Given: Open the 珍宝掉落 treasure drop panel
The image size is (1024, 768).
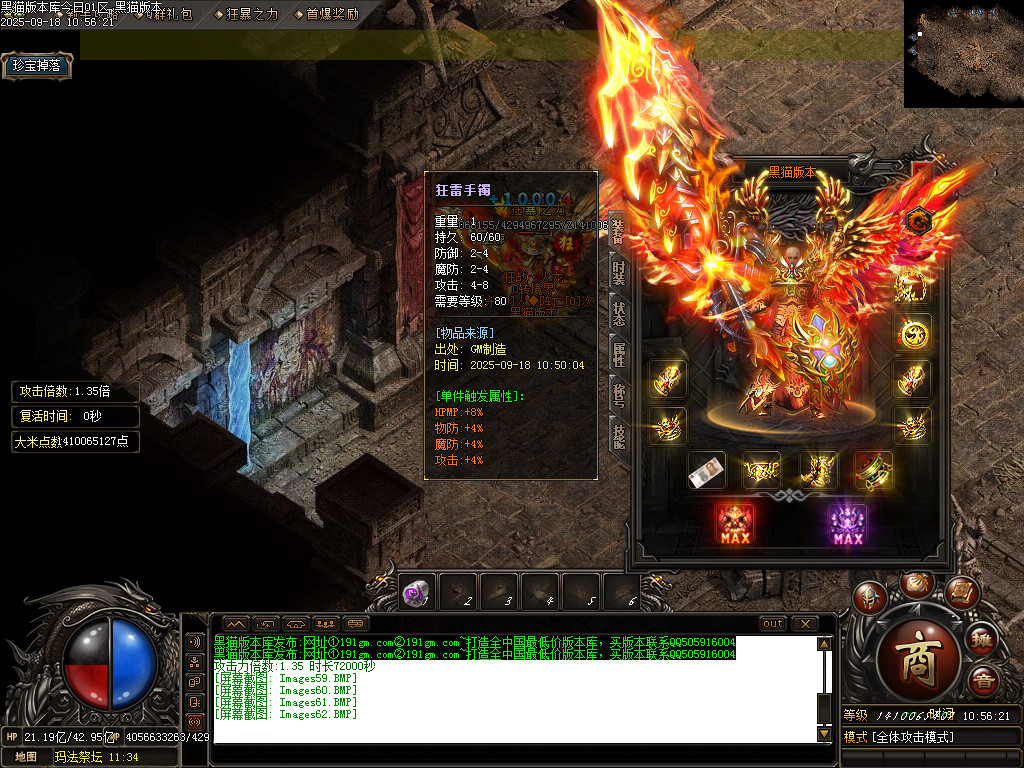Looking at the screenshot, I should point(37,66).
